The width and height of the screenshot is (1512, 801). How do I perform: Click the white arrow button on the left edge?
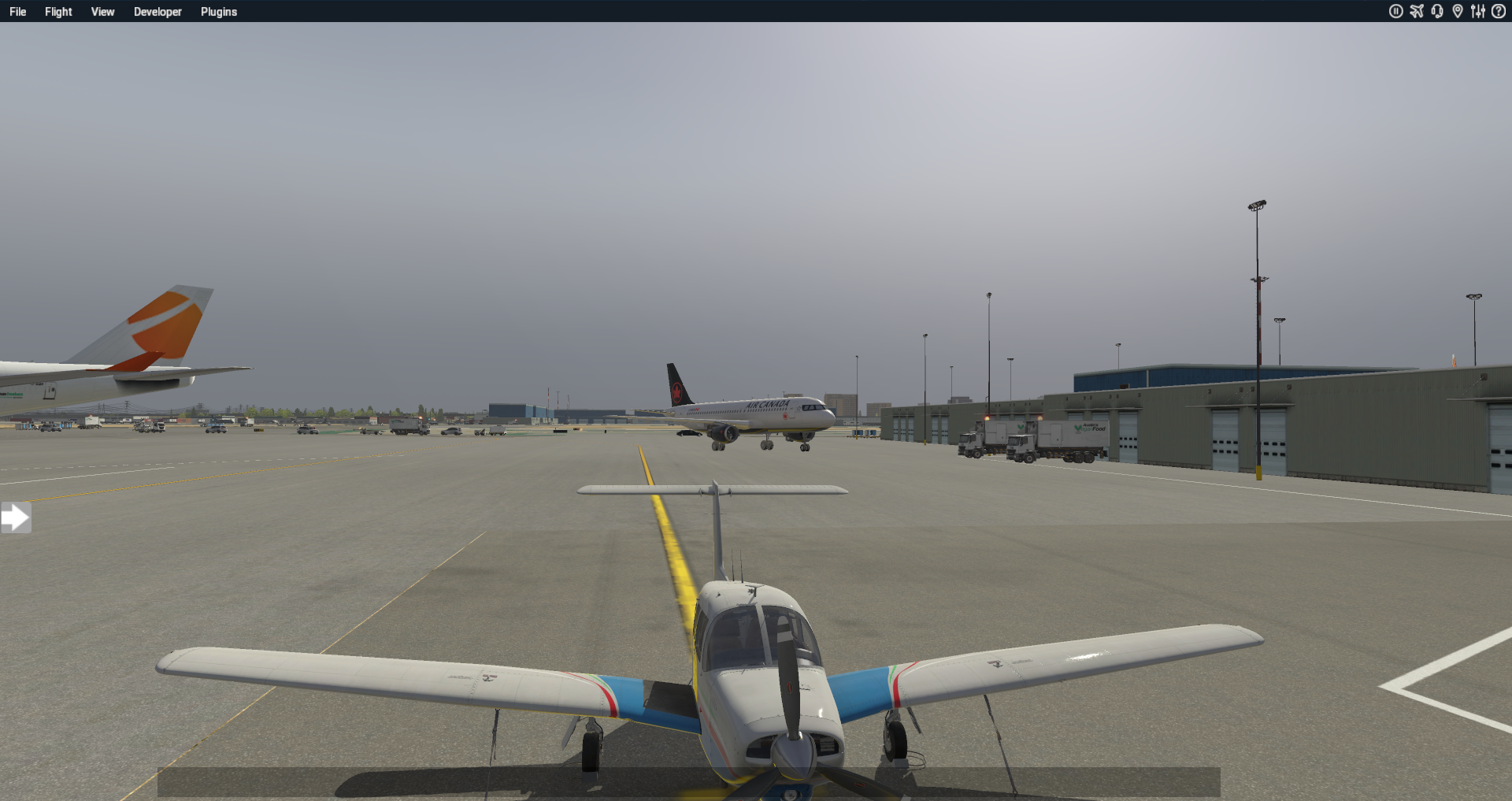click(x=17, y=517)
